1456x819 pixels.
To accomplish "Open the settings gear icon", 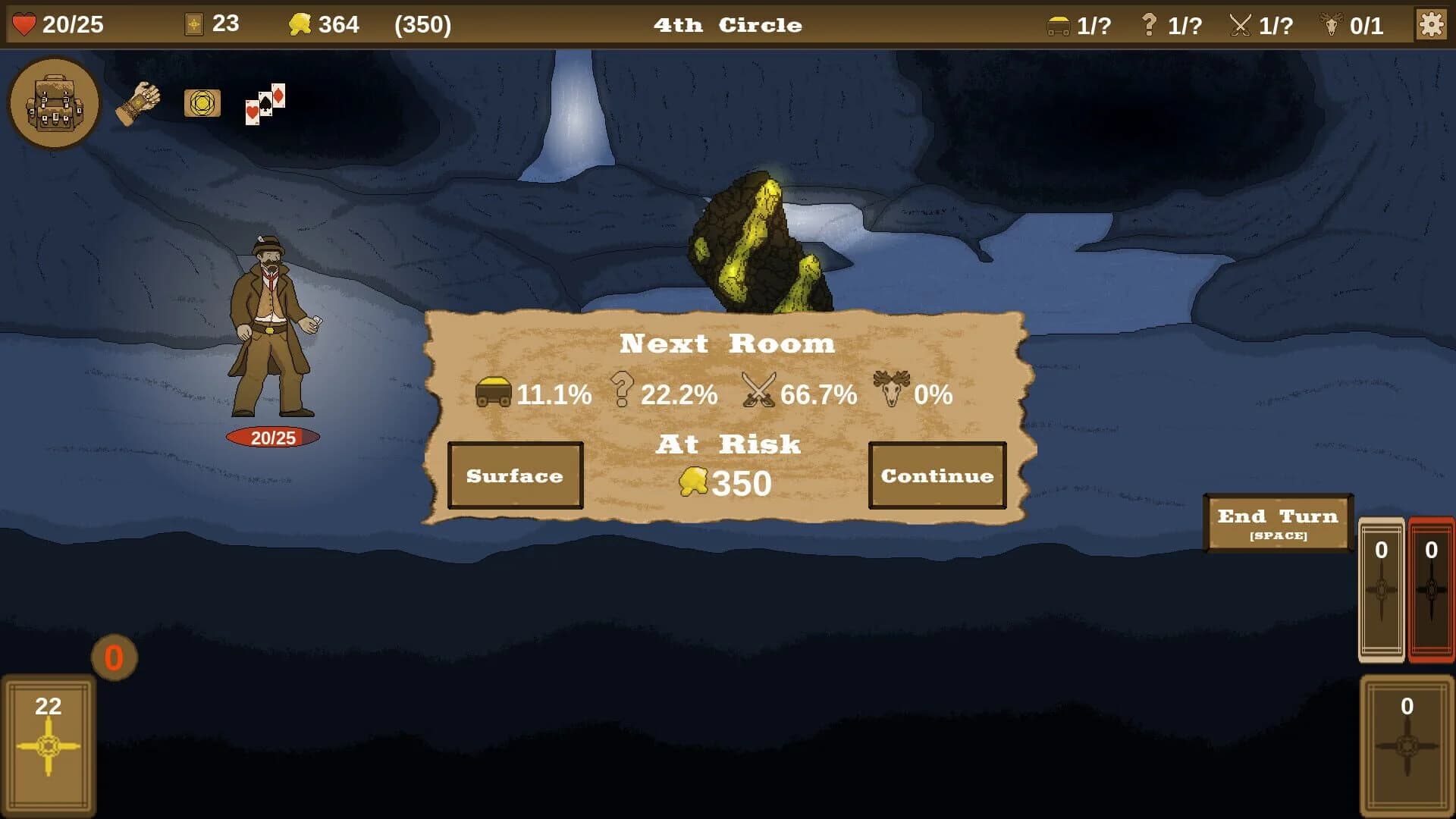I will pos(1432,23).
